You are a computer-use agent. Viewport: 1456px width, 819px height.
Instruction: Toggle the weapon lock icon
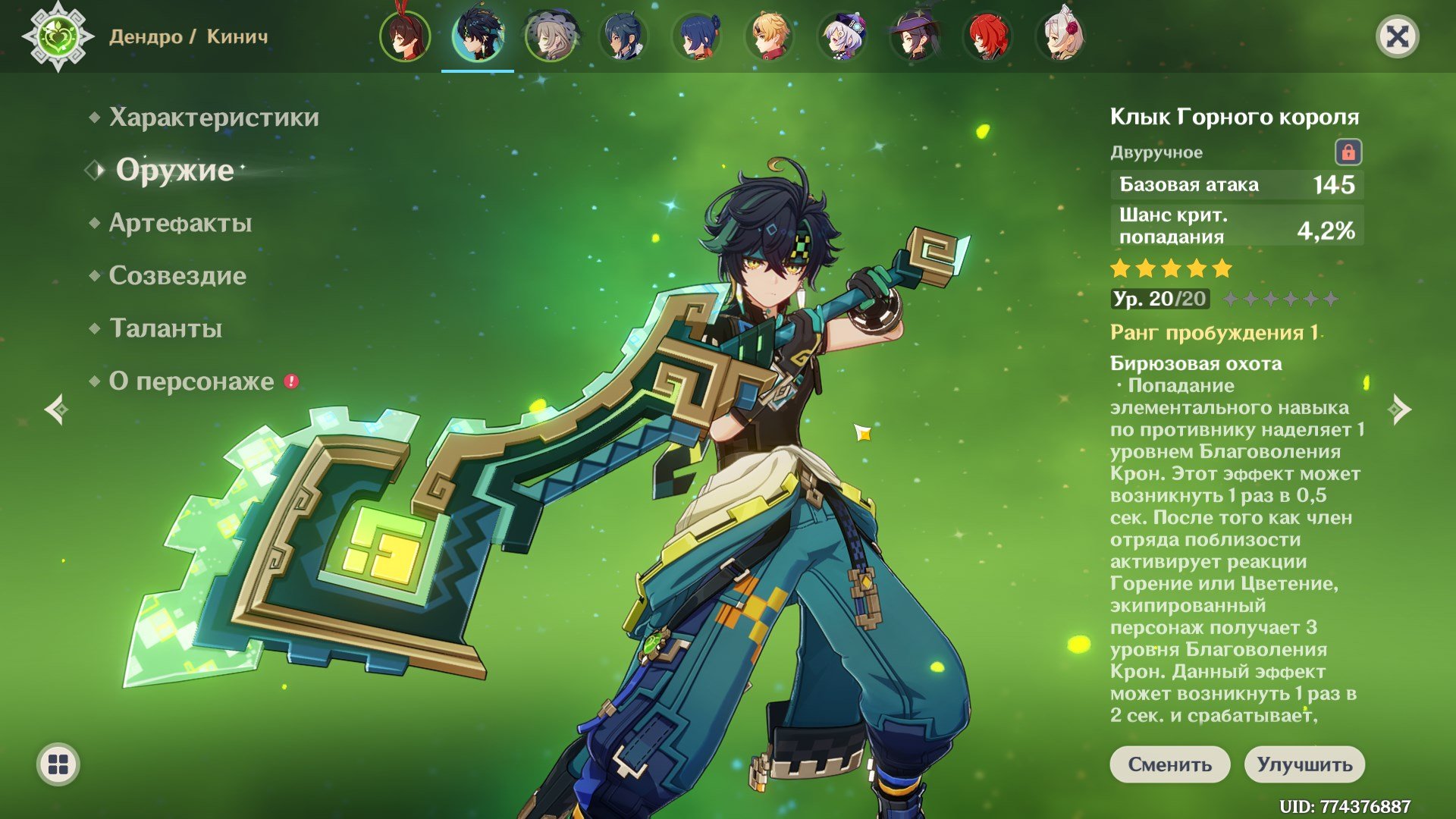pos(1348,152)
